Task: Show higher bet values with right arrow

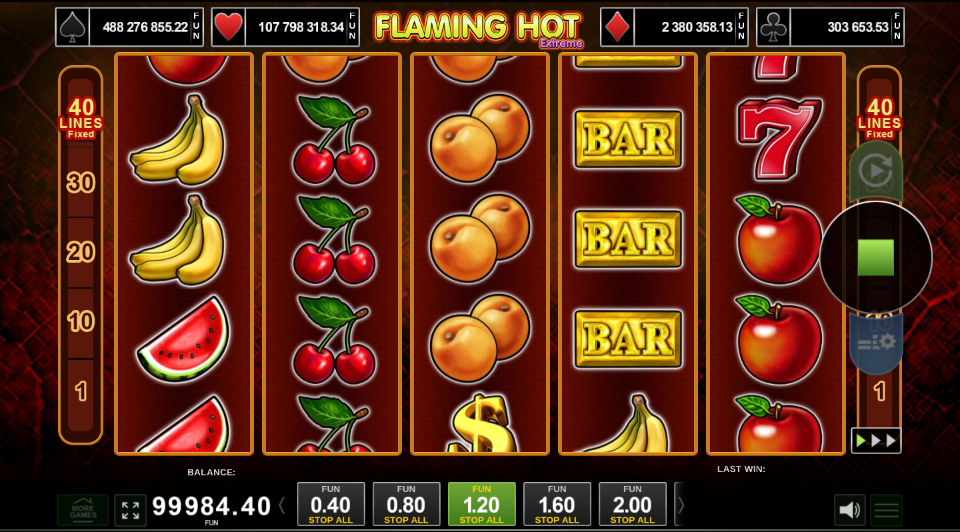Action: pyautogui.click(x=681, y=505)
